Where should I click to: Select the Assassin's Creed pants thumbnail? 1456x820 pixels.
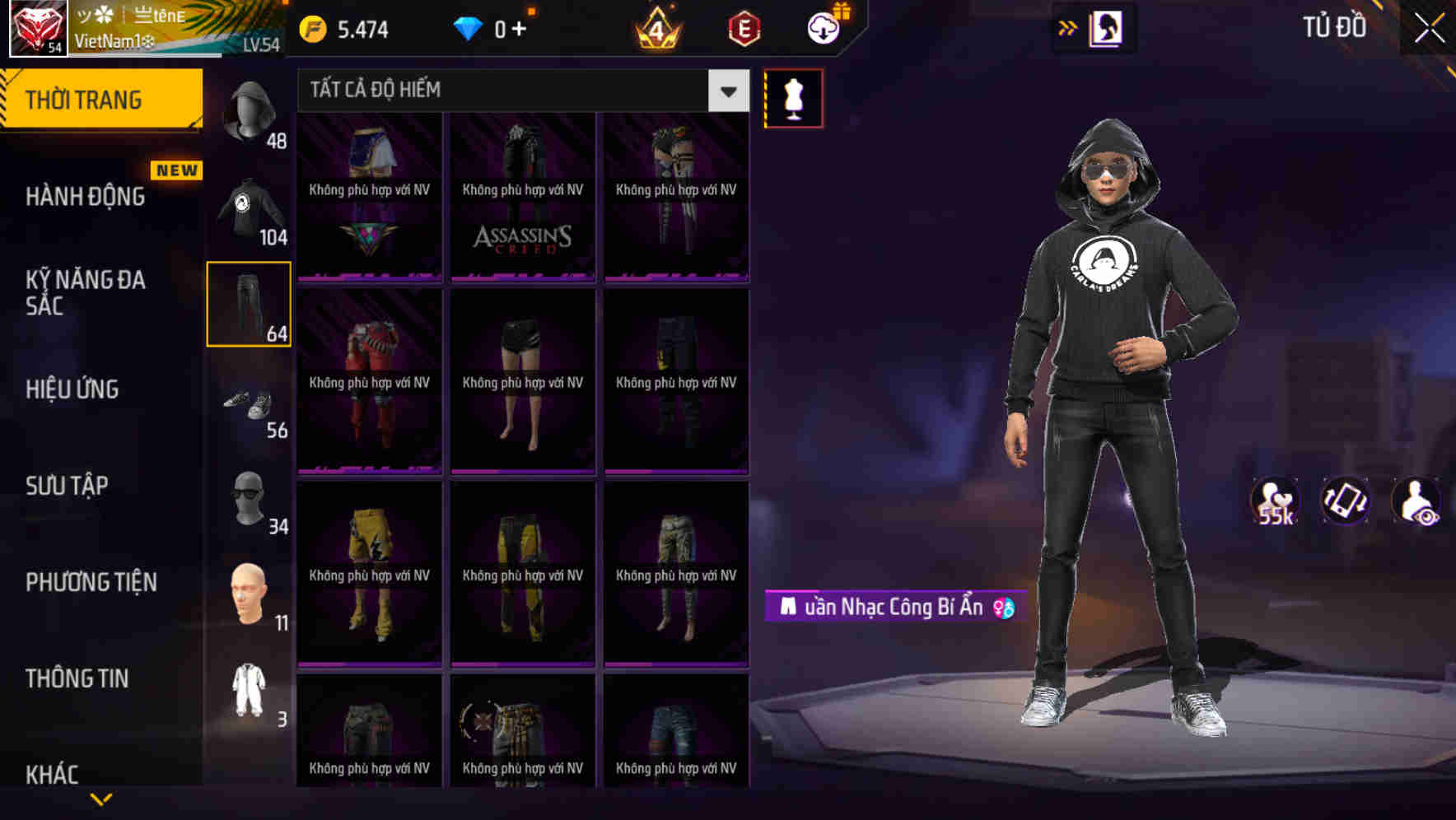[522, 198]
